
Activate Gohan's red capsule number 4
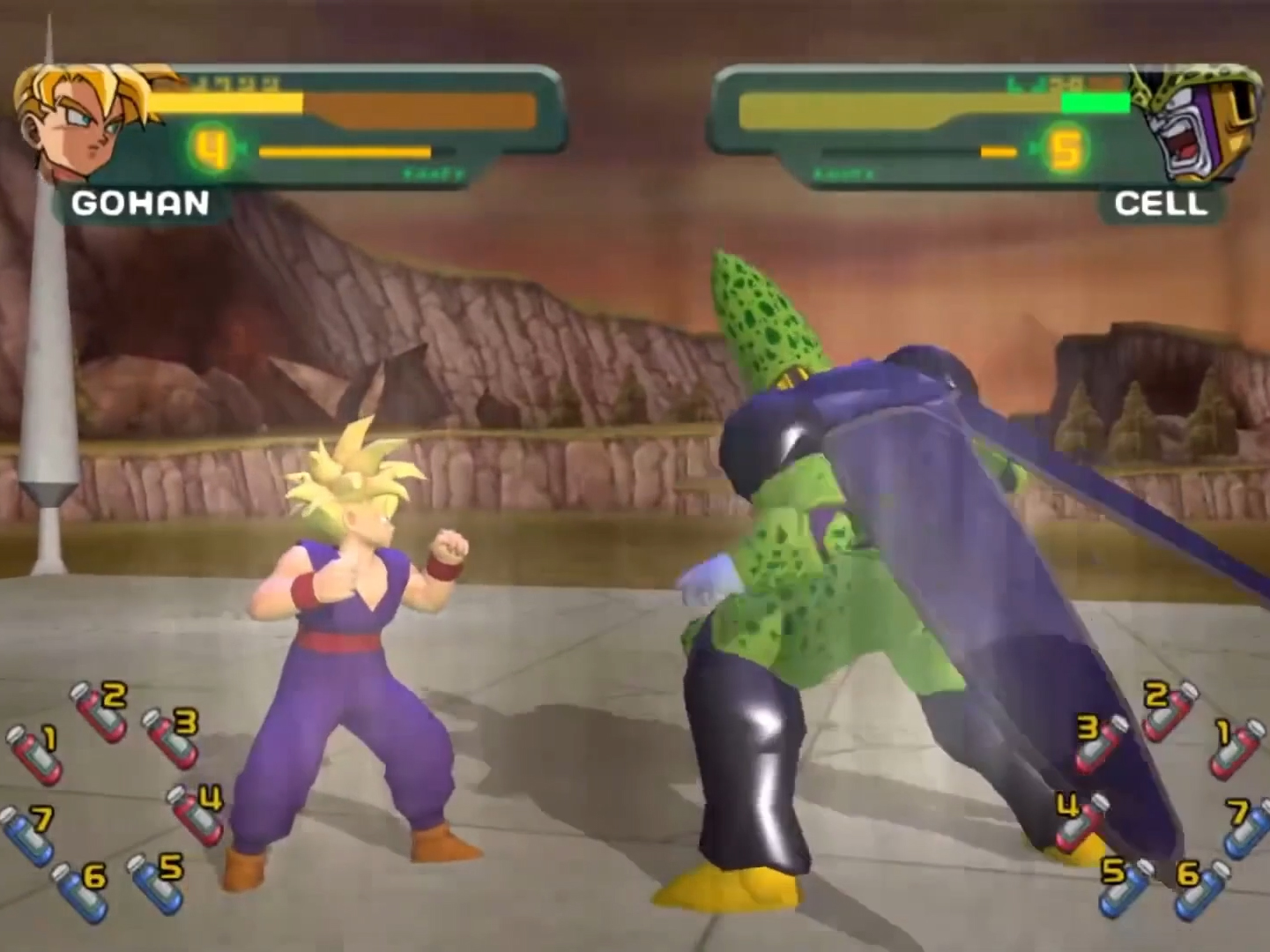pyautogui.click(x=196, y=814)
